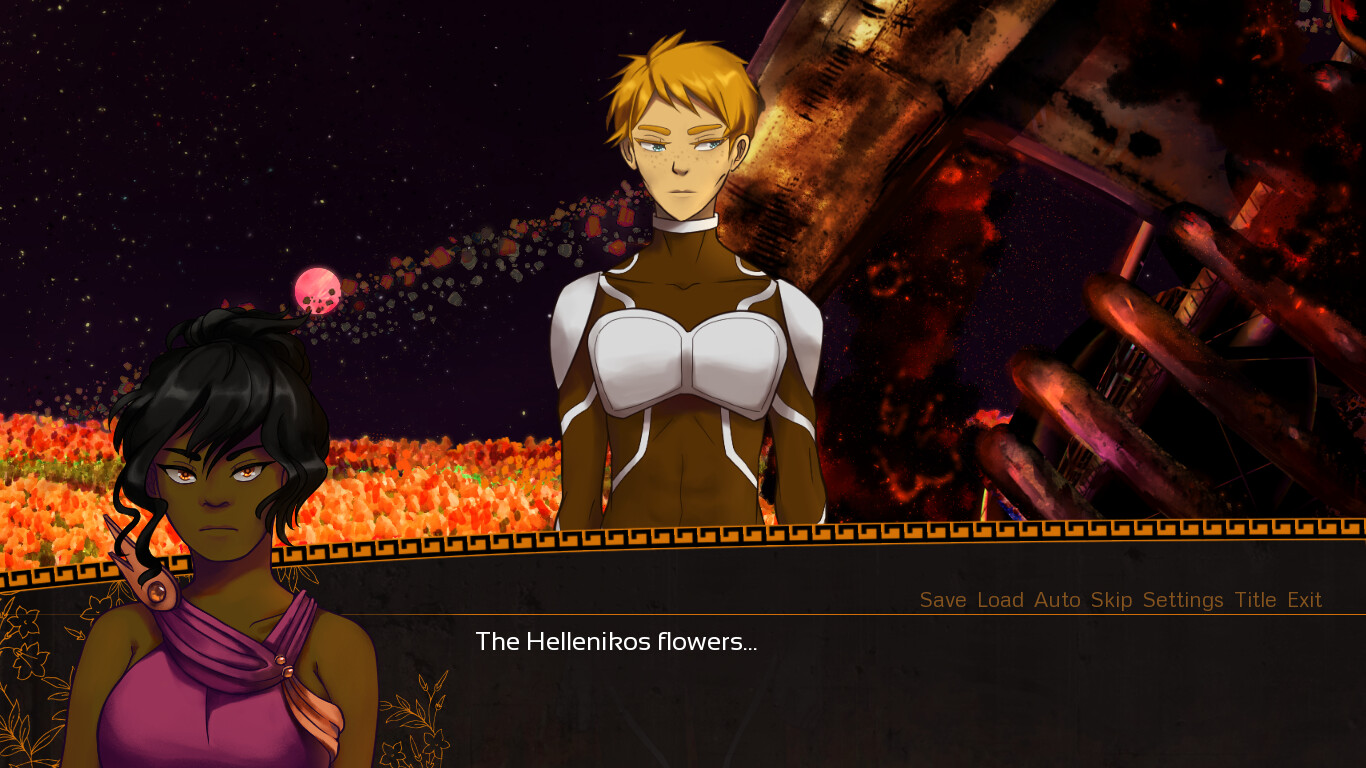The image size is (1366, 768).
Task: Enable Auto-forward mode
Action: click(1059, 600)
